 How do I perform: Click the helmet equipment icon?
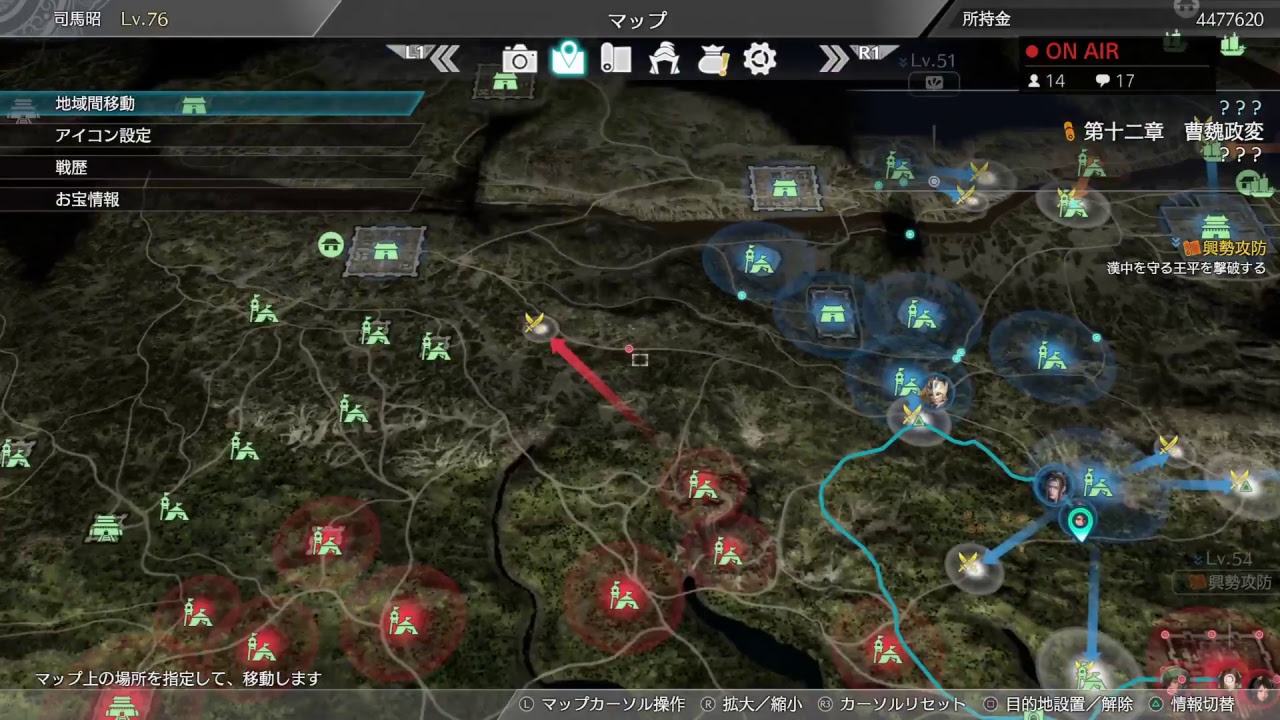point(663,60)
